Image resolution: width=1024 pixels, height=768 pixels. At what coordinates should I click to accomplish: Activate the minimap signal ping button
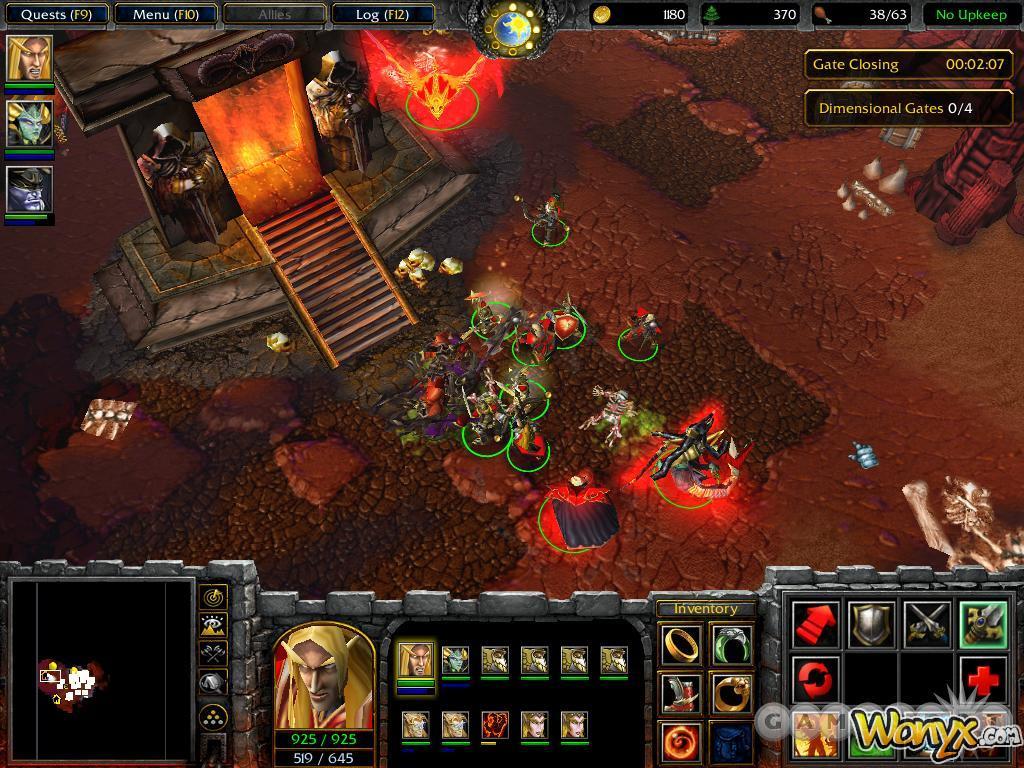[x=213, y=597]
